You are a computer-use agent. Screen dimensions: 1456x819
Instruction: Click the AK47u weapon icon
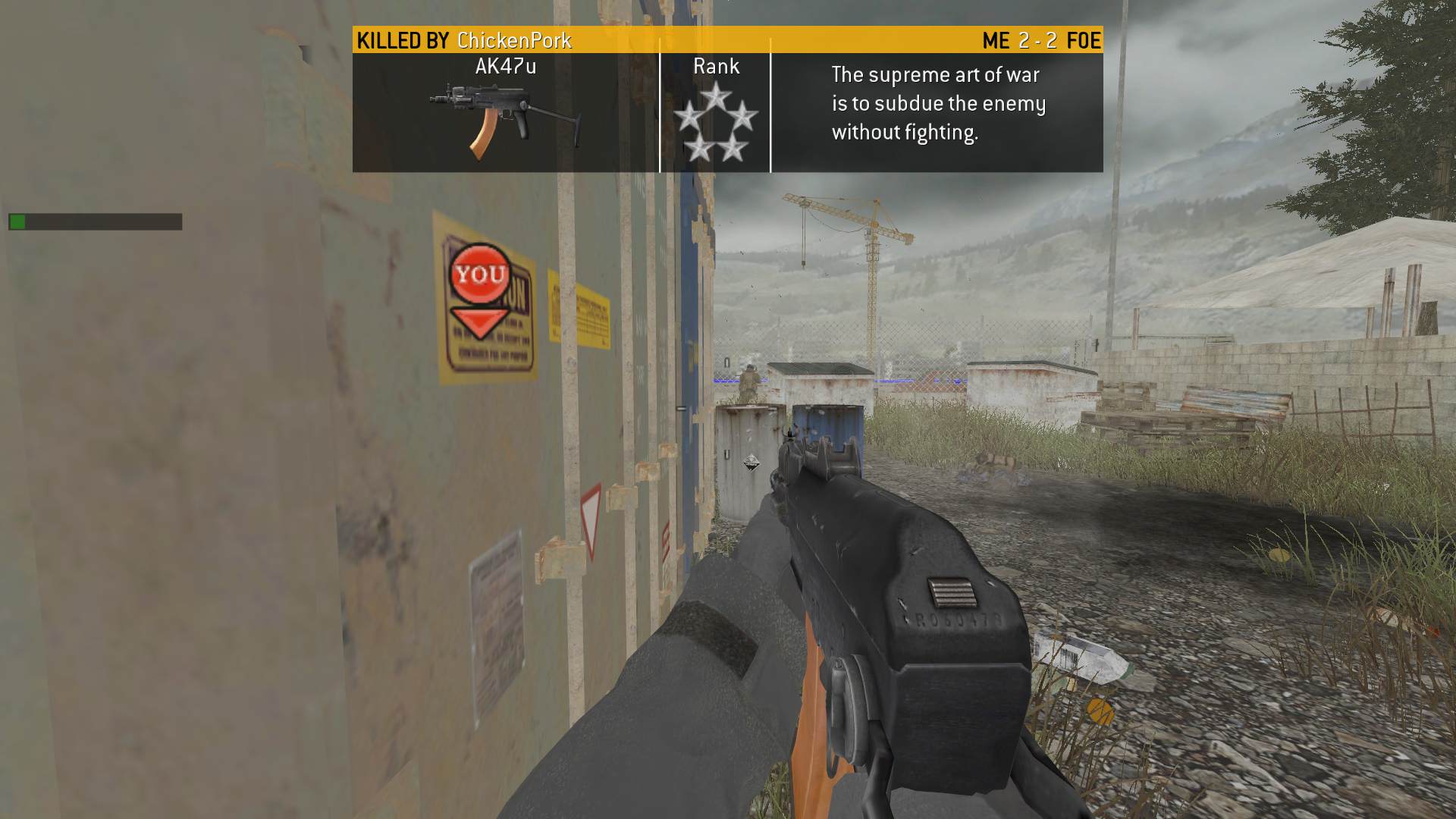coord(504,120)
